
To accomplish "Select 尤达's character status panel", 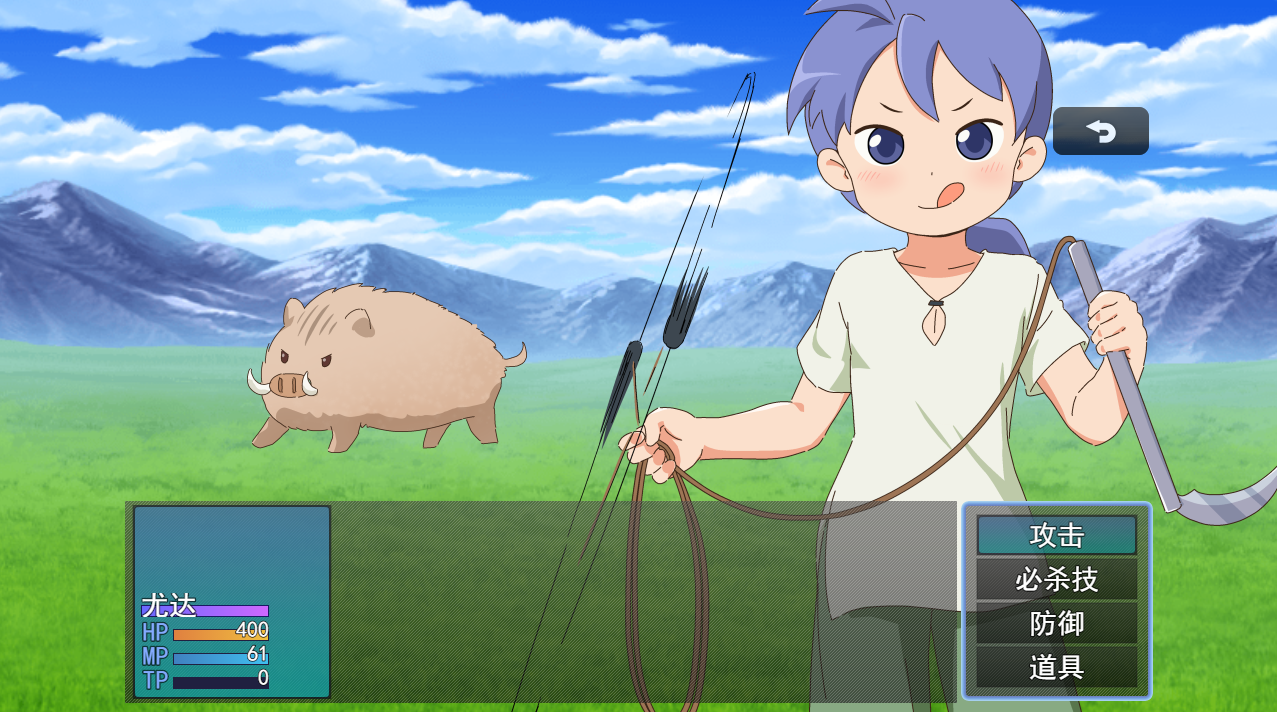I will tap(231, 601).
